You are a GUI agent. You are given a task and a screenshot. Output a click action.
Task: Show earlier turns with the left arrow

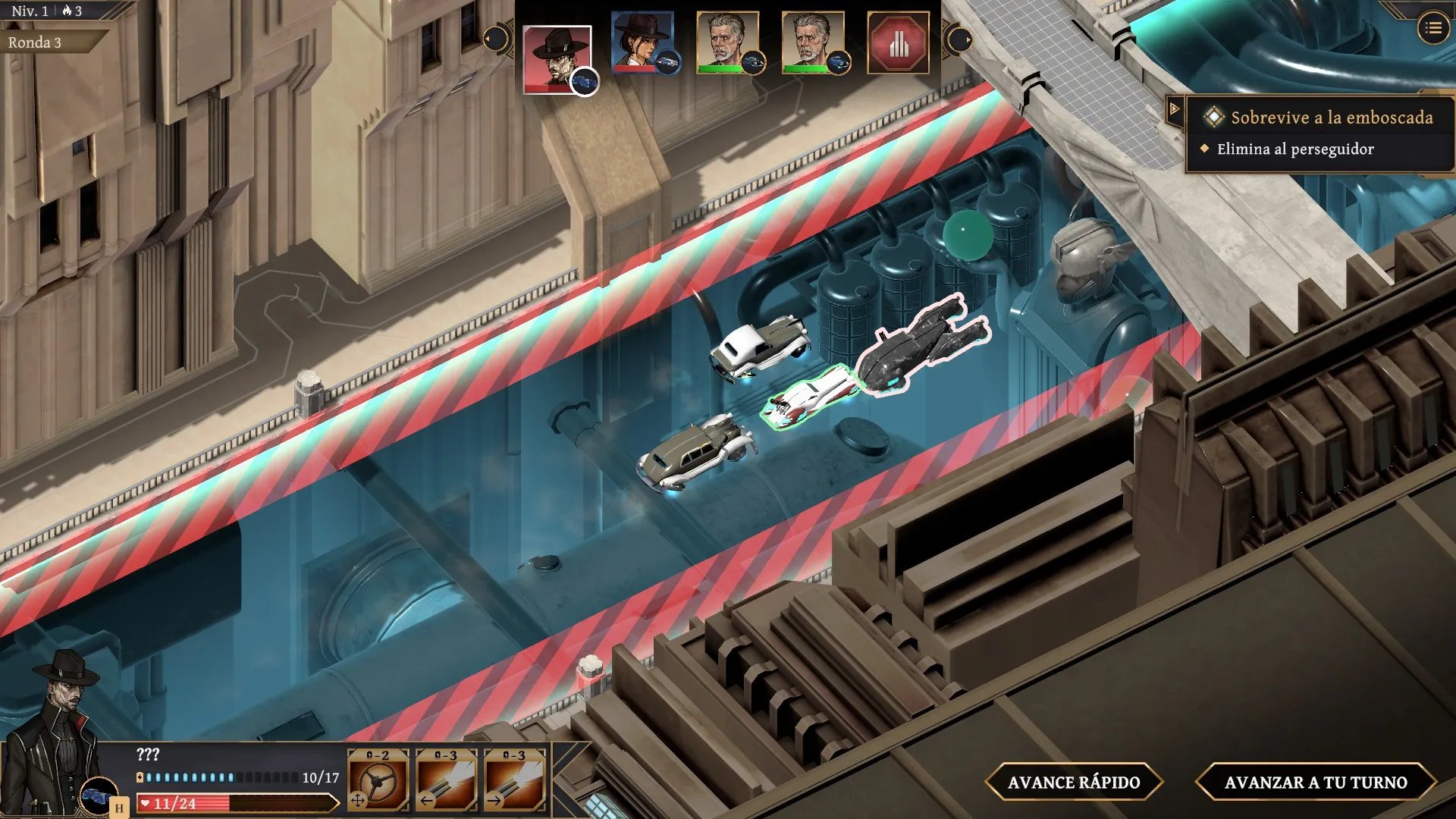click(x=495, y=39)
